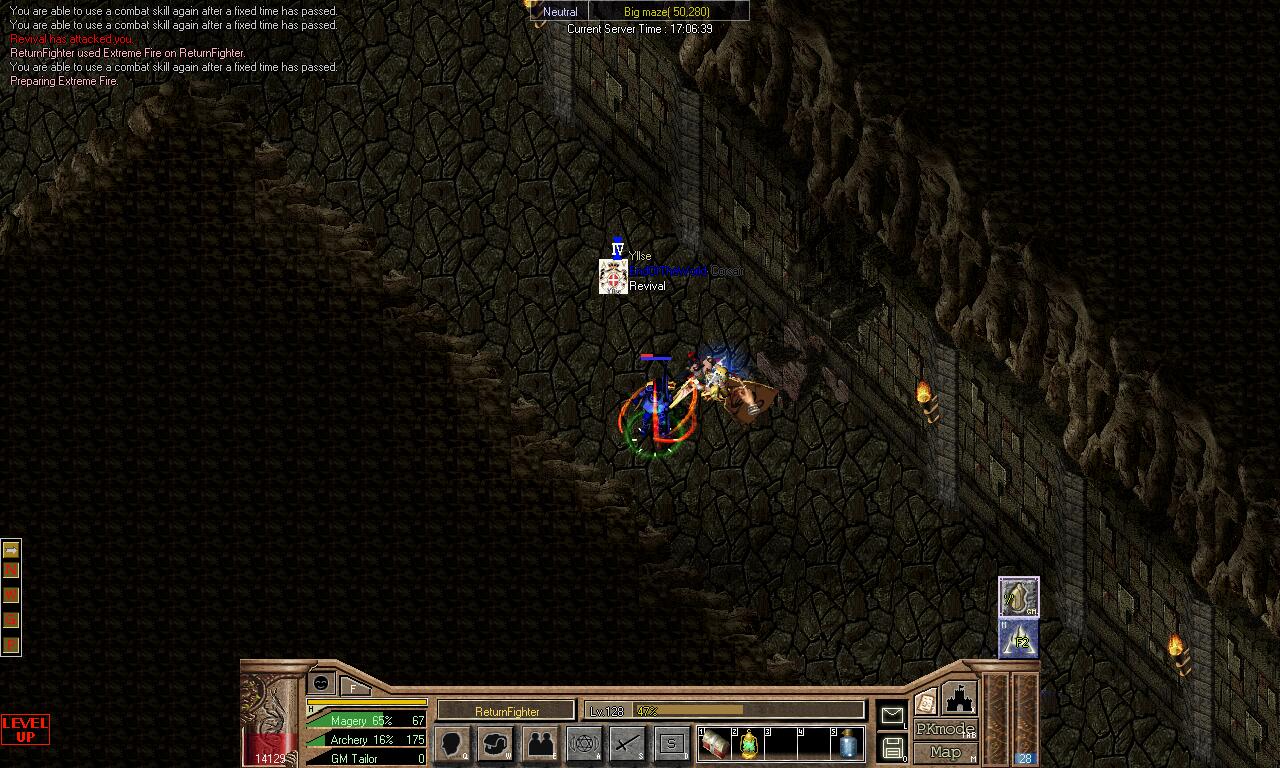Open the two-figures party button
The width and height of the screenshot is (1280, 768).
[540, 744]
